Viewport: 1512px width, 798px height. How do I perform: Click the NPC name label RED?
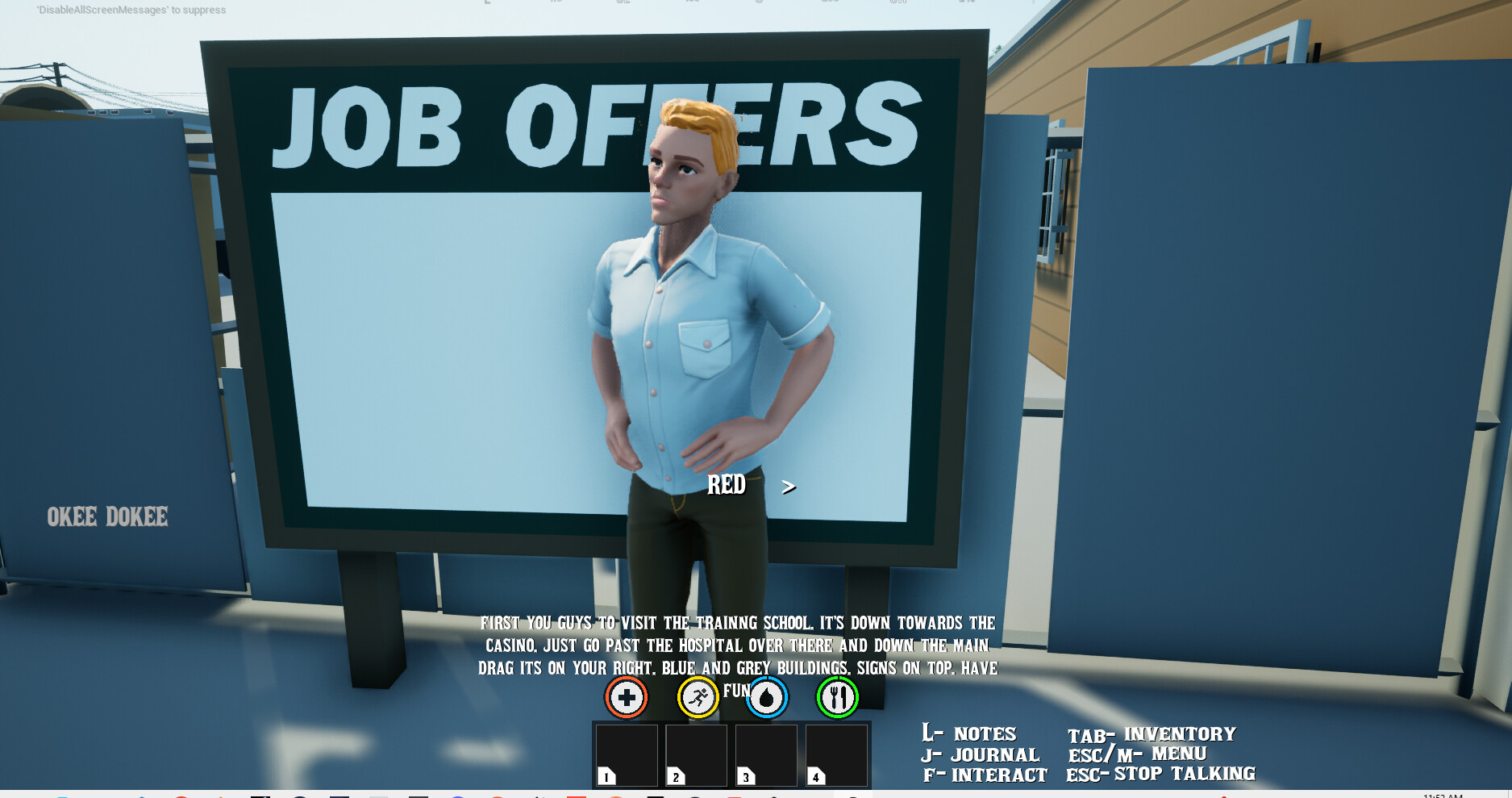[x=727, y=486]
